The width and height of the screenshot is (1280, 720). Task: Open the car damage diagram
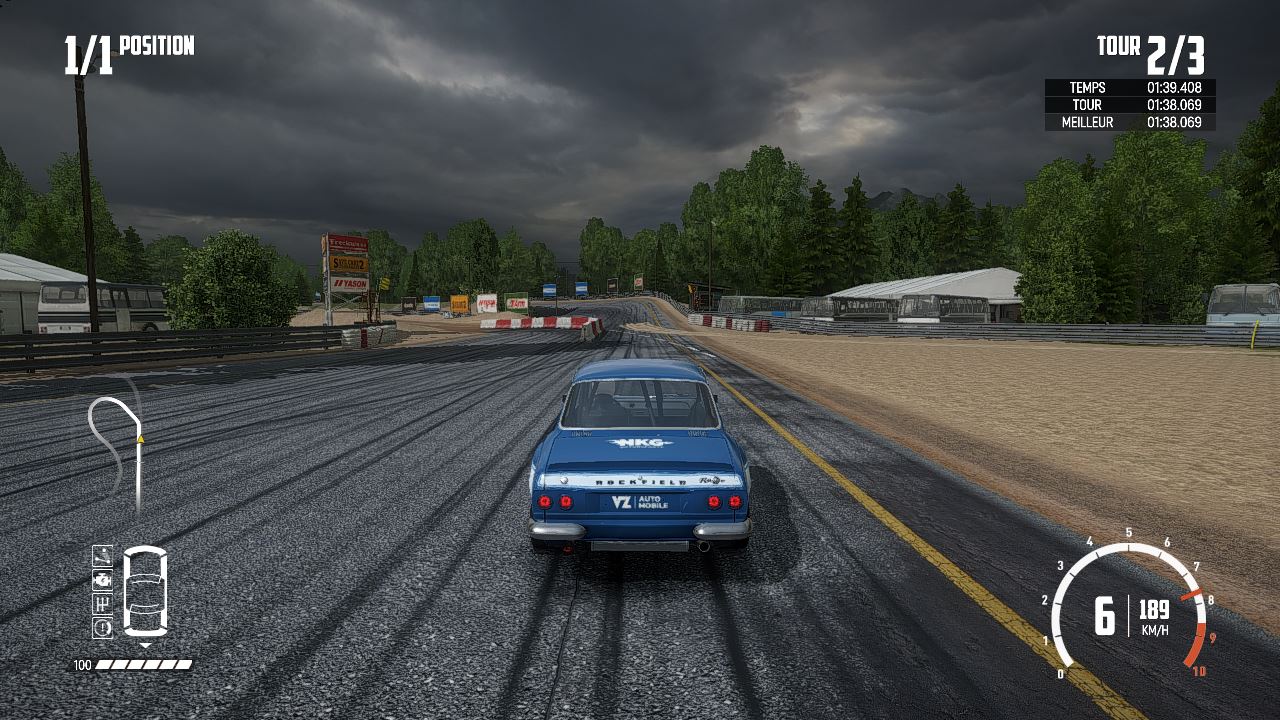145,590
